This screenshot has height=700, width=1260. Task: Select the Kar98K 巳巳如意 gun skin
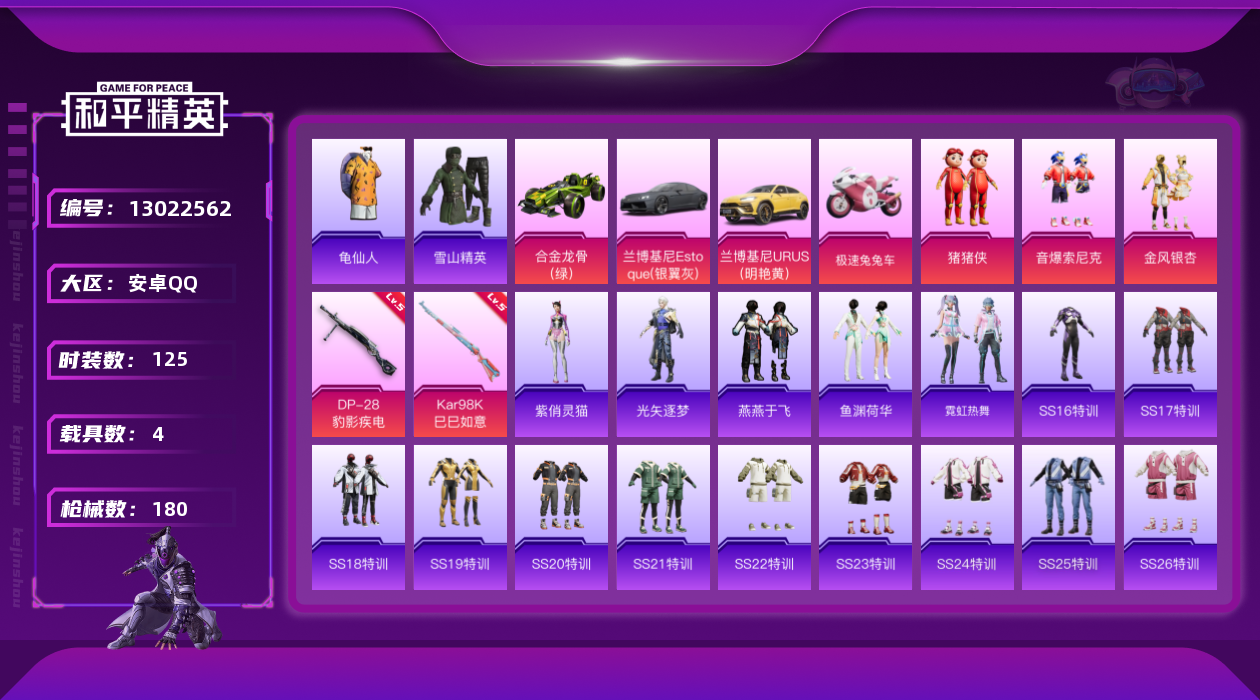[x=460, y=364]
